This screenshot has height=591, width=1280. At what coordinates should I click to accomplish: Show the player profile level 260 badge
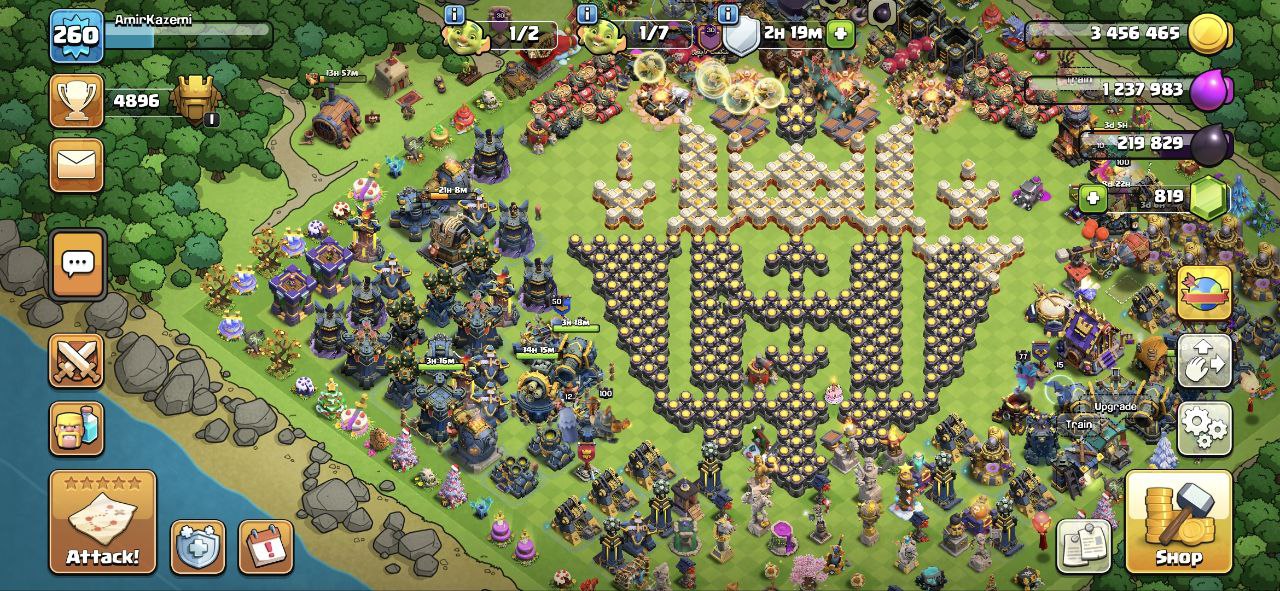(x=76, y=36)
